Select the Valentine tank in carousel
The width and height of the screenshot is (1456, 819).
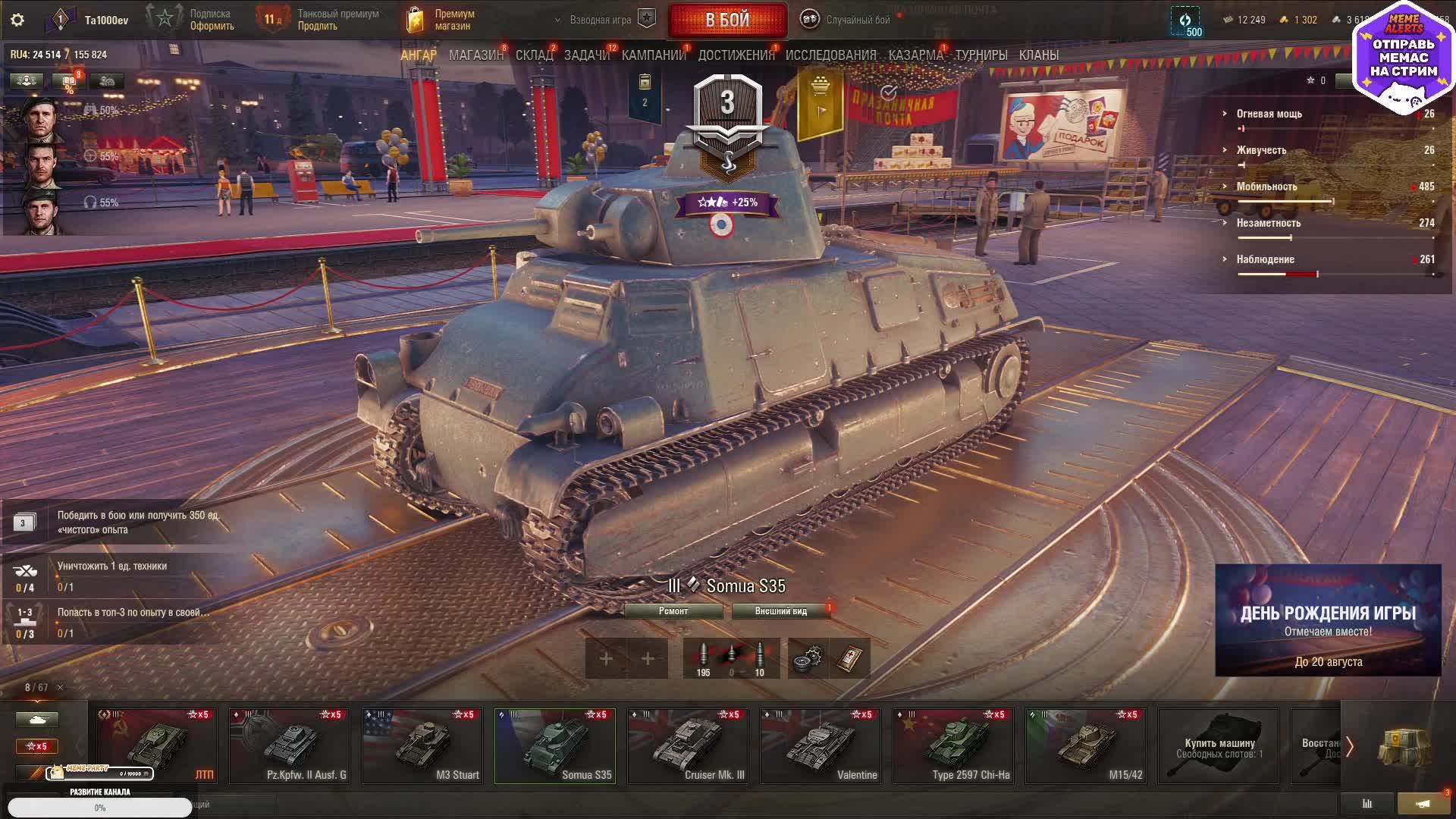pyautogui.click(x=821, y=745)
